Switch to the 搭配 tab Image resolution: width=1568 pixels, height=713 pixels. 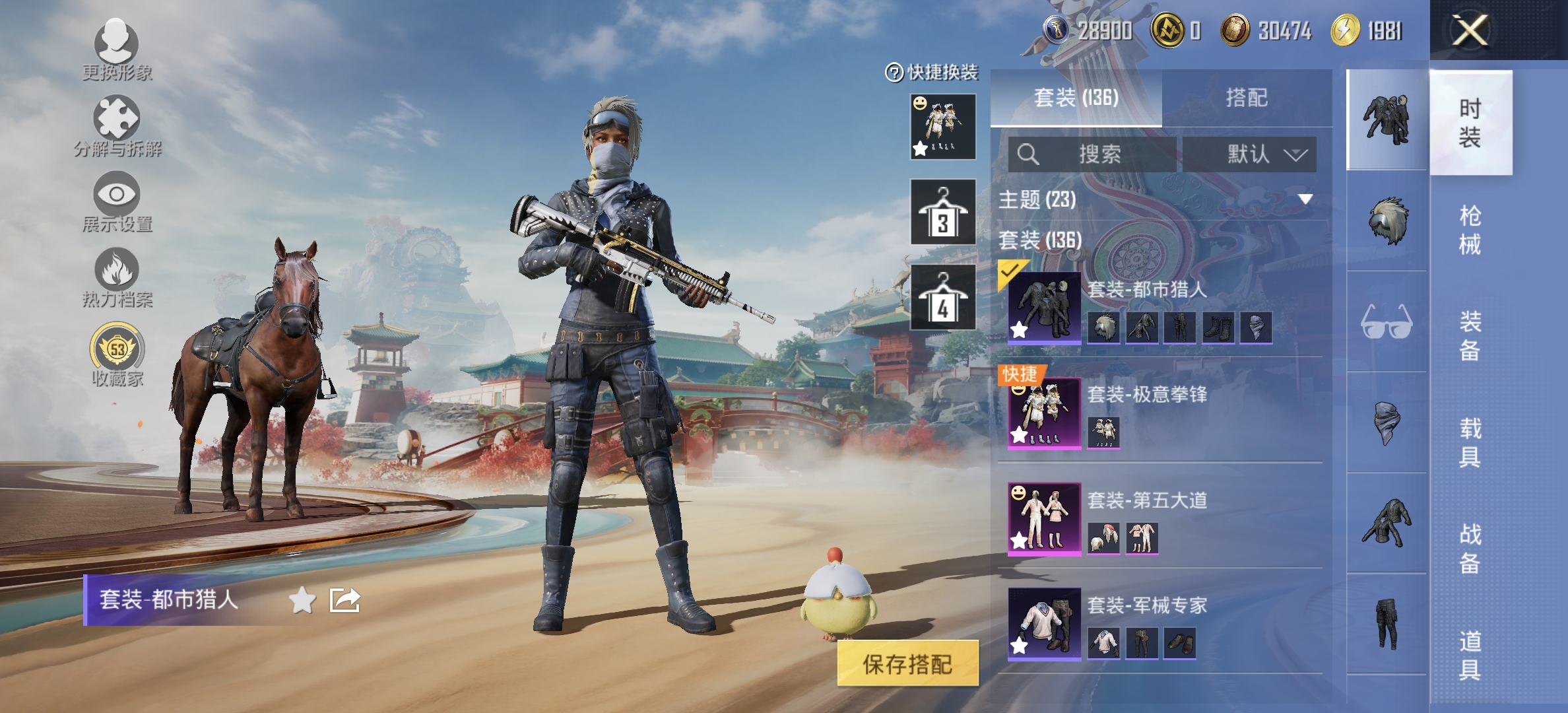1247,96
